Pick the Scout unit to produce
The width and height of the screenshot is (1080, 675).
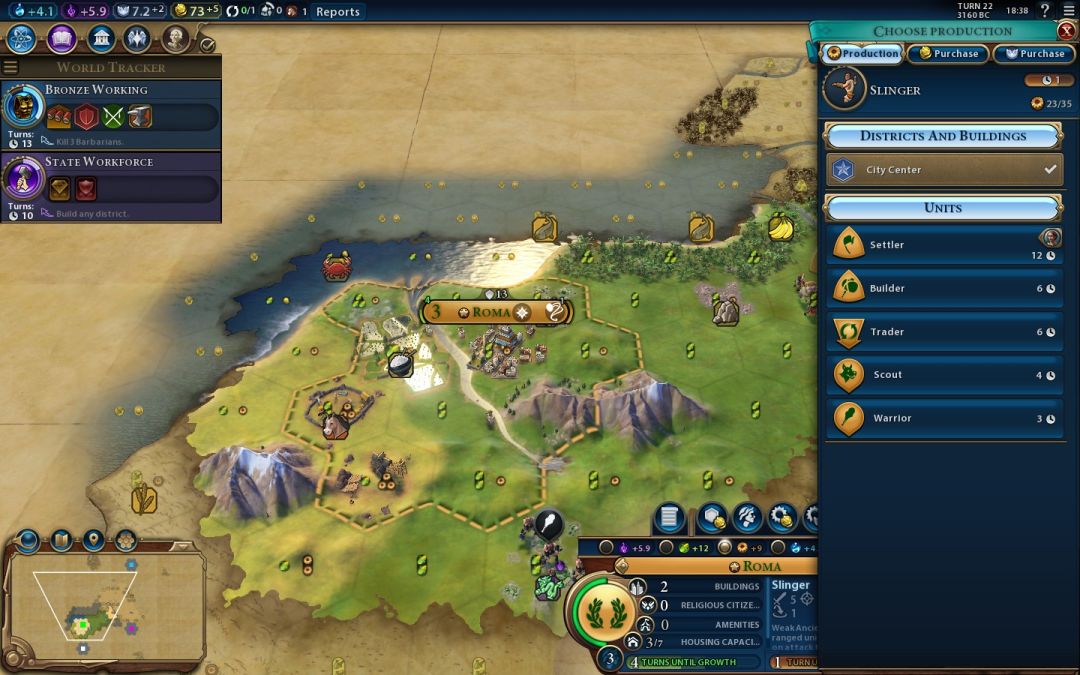[x=943, y=375]
